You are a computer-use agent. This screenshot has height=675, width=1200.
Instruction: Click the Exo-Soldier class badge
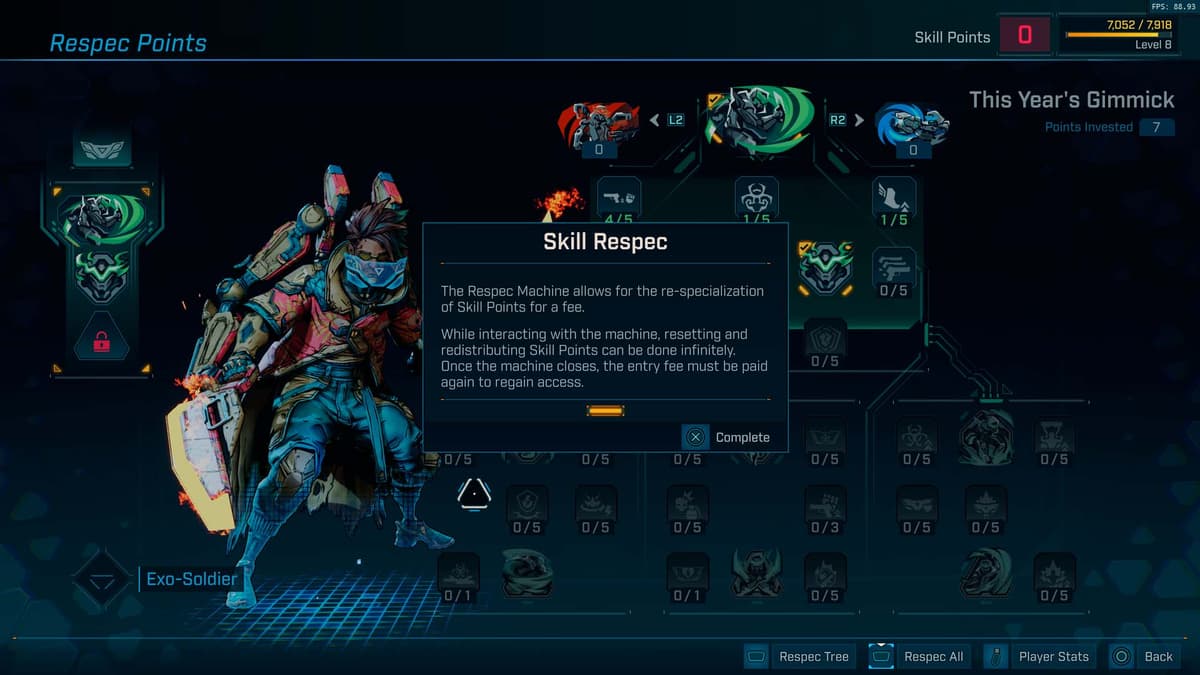[x=101, y=580]
